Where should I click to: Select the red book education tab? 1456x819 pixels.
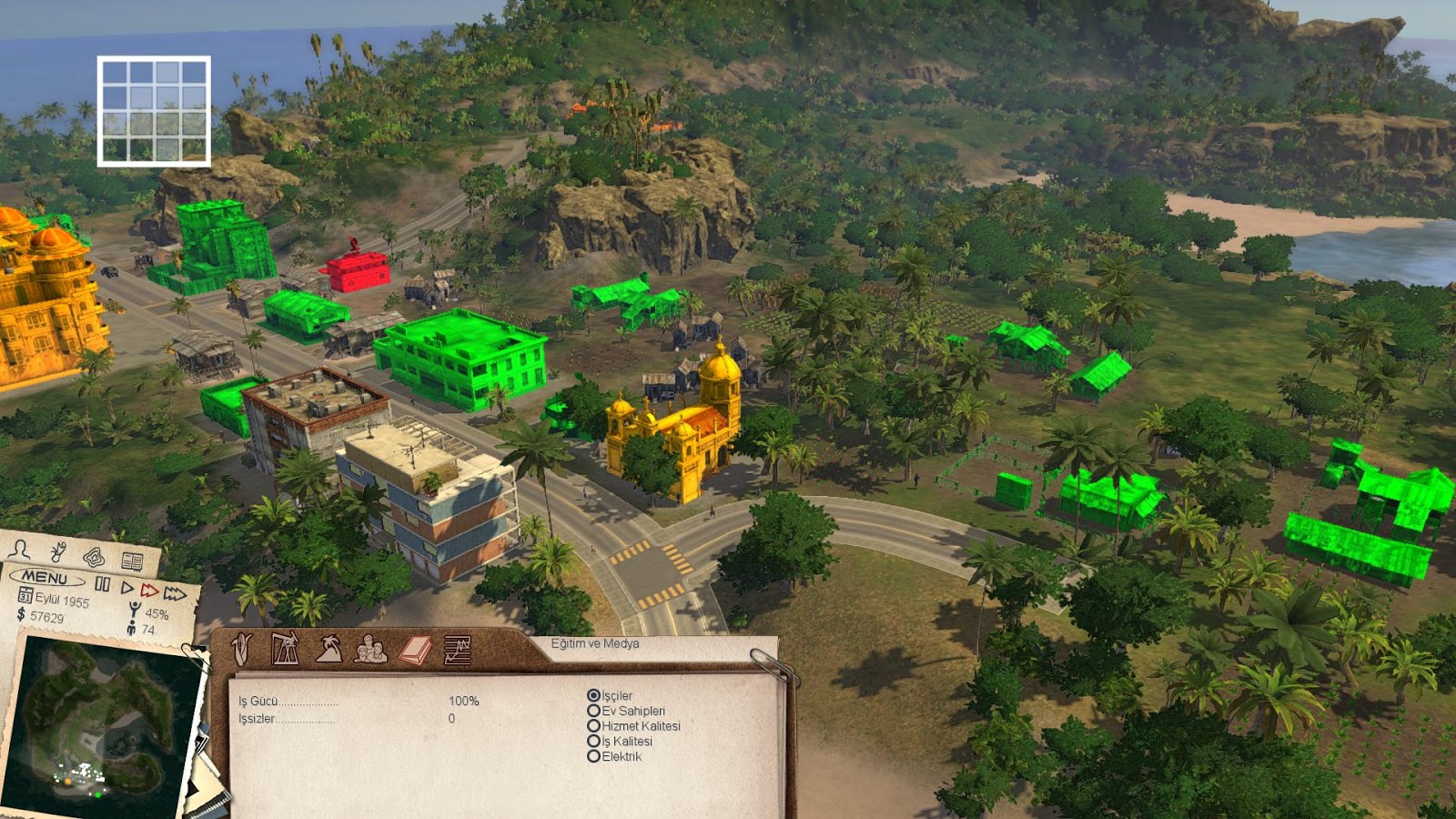(x=415, y=650)
